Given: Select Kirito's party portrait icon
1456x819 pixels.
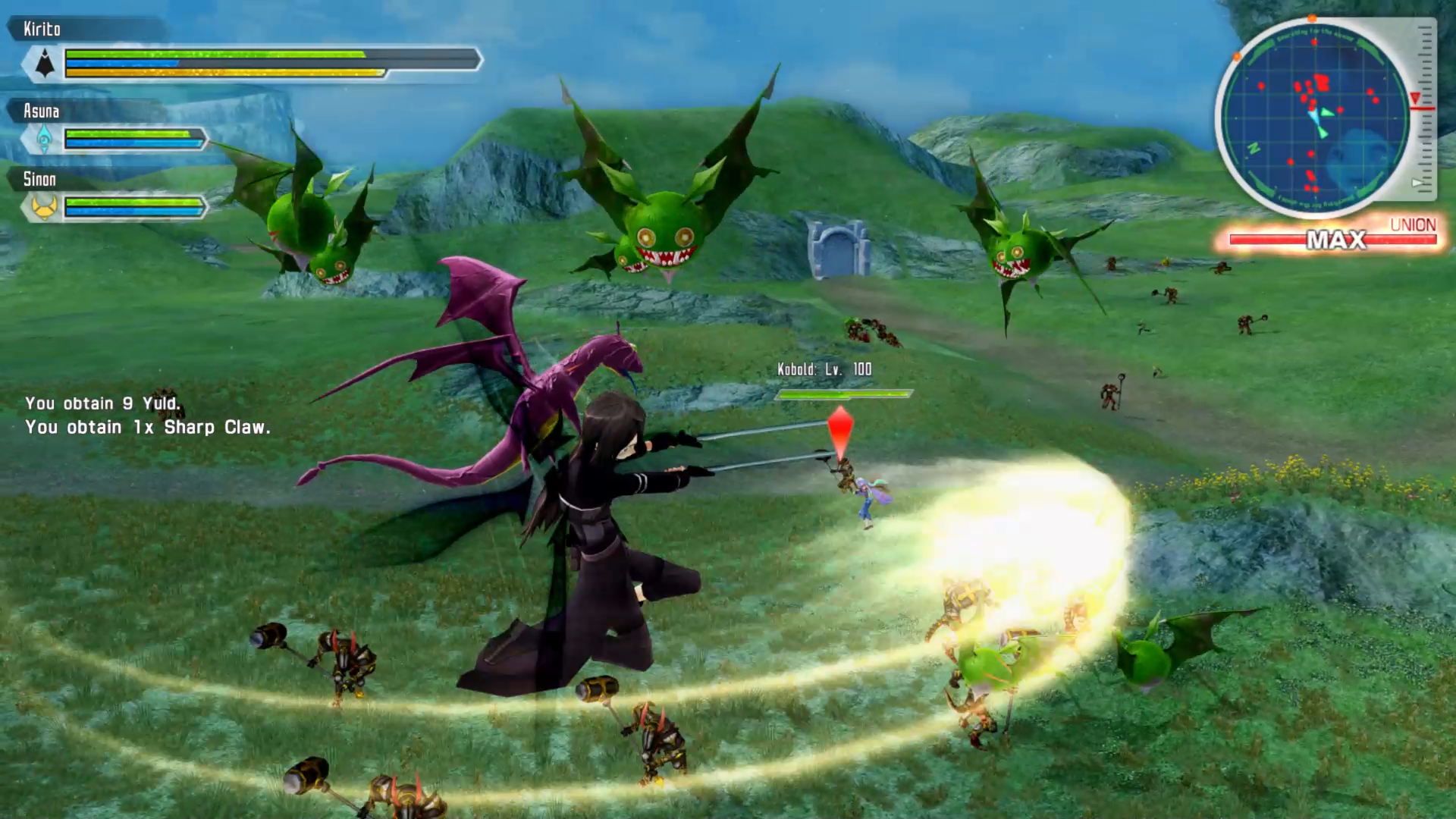Looking at the screenshot, I should (45, 64).
